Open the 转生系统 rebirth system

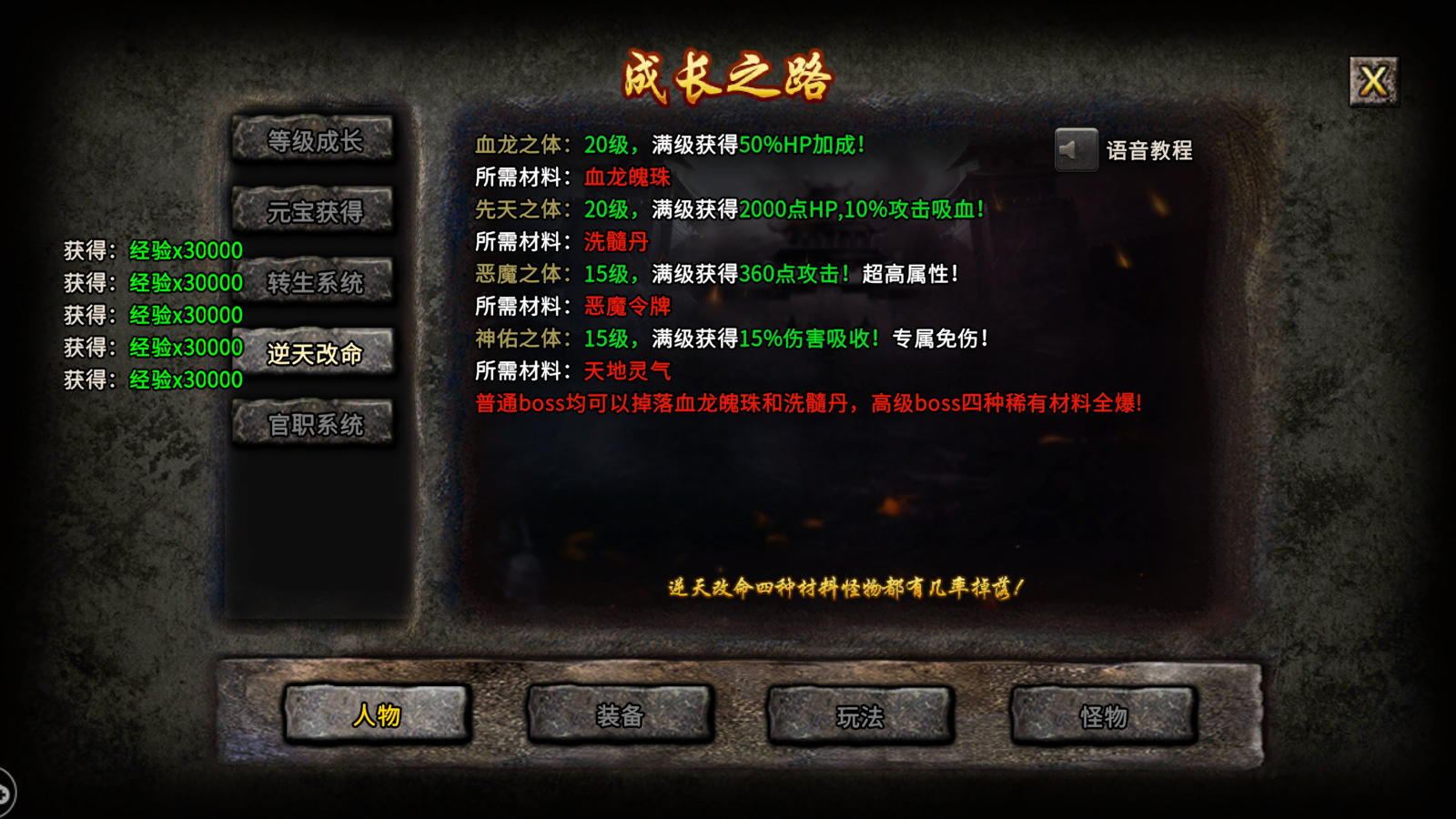[x=314, y=282]
